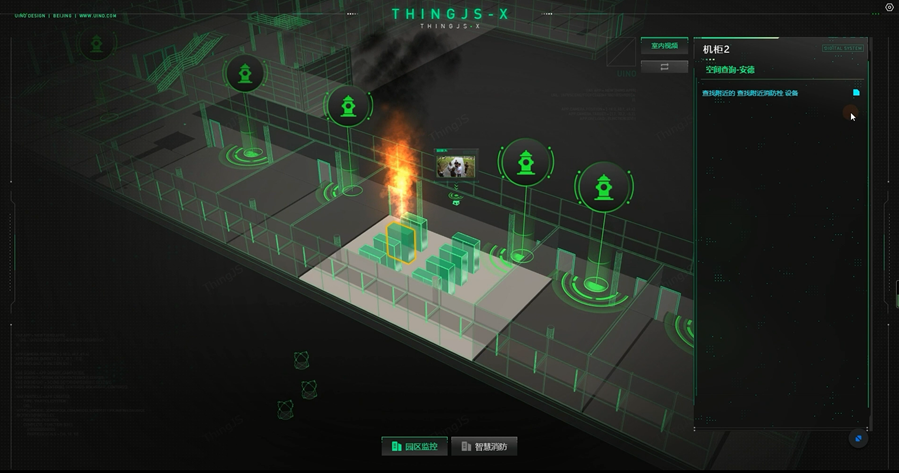This screenshot has height=473, width=899.
Task: Open the settings gear icon in the corner
Action: coord(889,7)
